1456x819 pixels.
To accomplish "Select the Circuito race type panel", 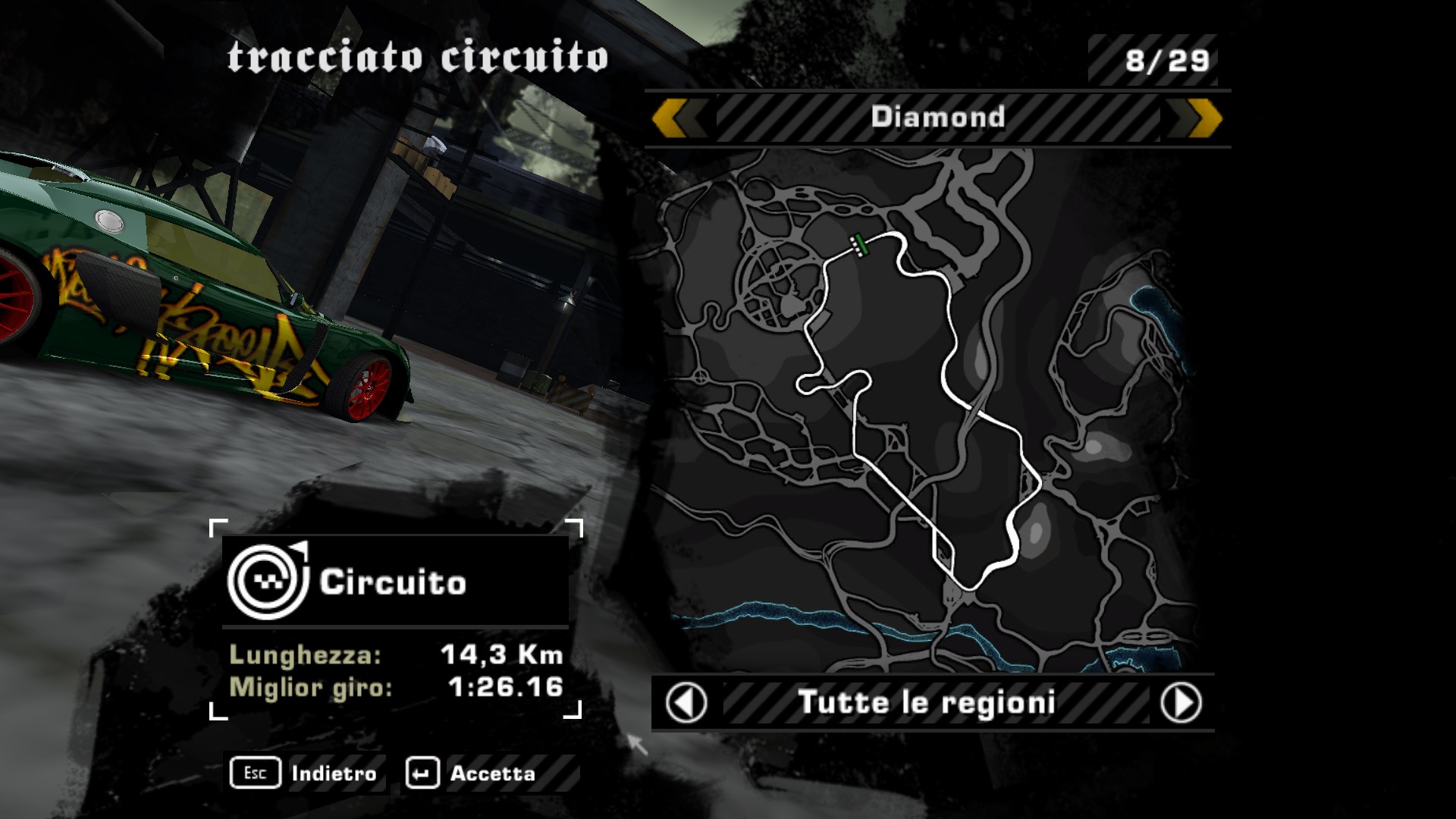I will pos(395,582).
